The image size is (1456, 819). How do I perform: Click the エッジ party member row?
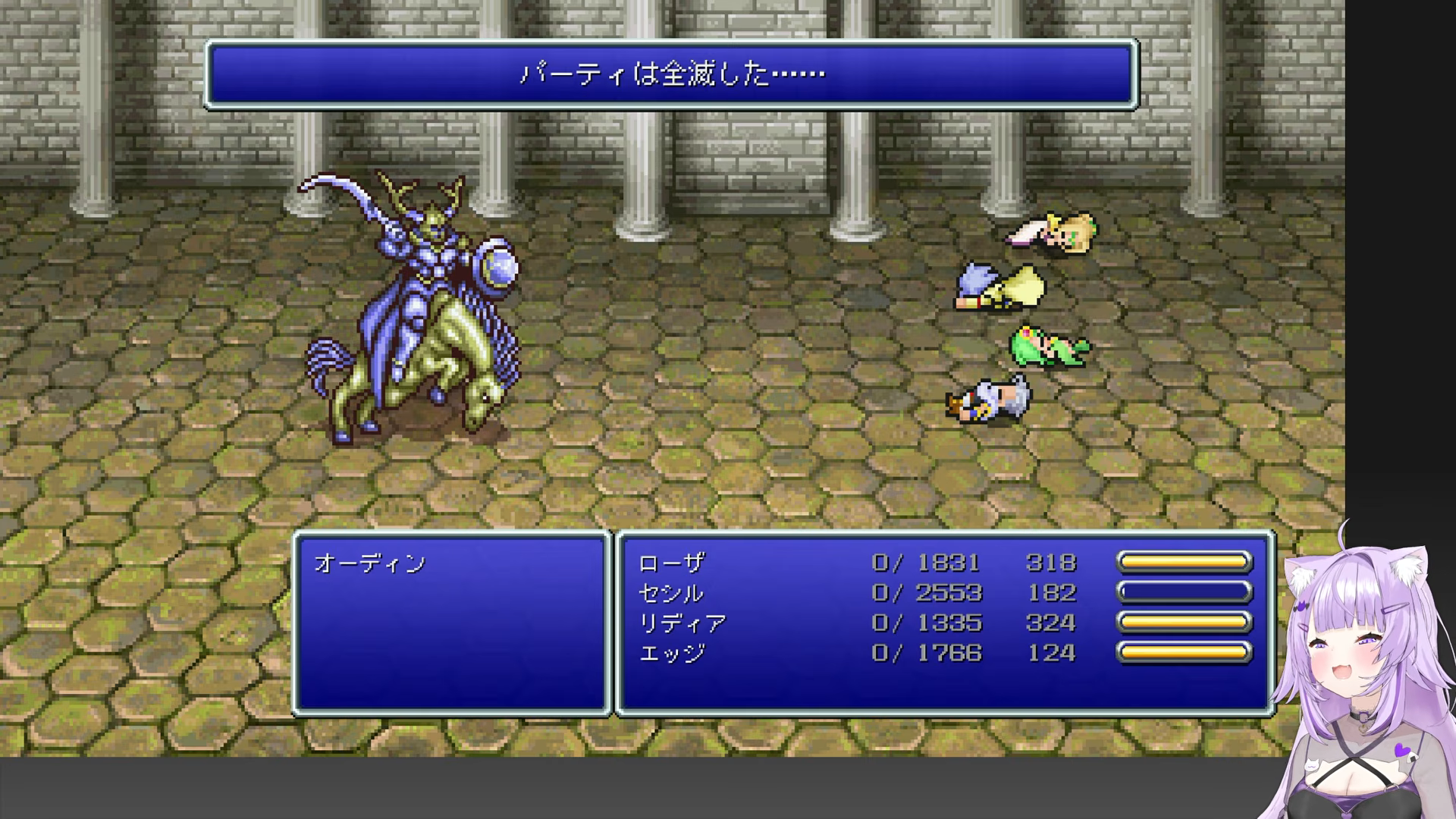click(672, 653)
